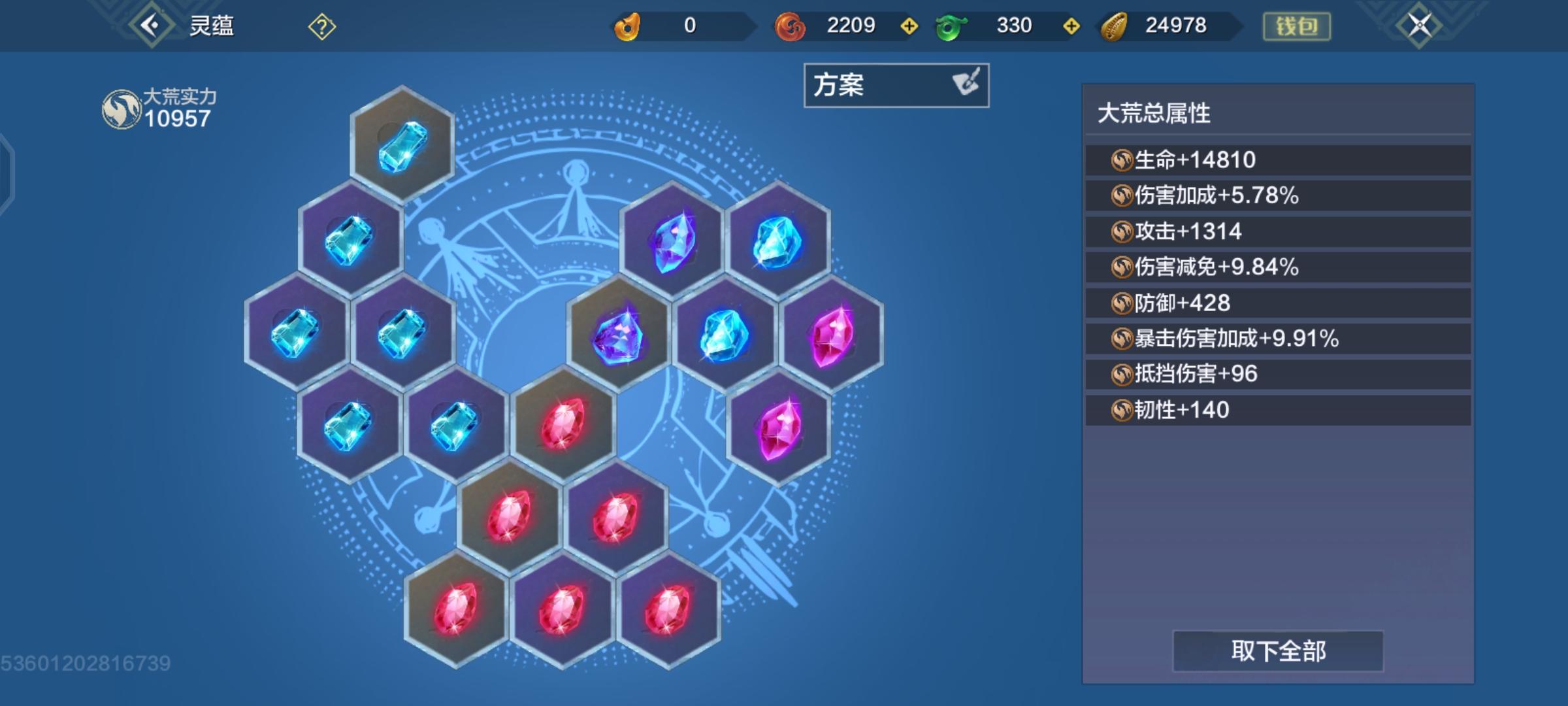
Task: Click the green jade currency icon
Action: coord(951,26)
